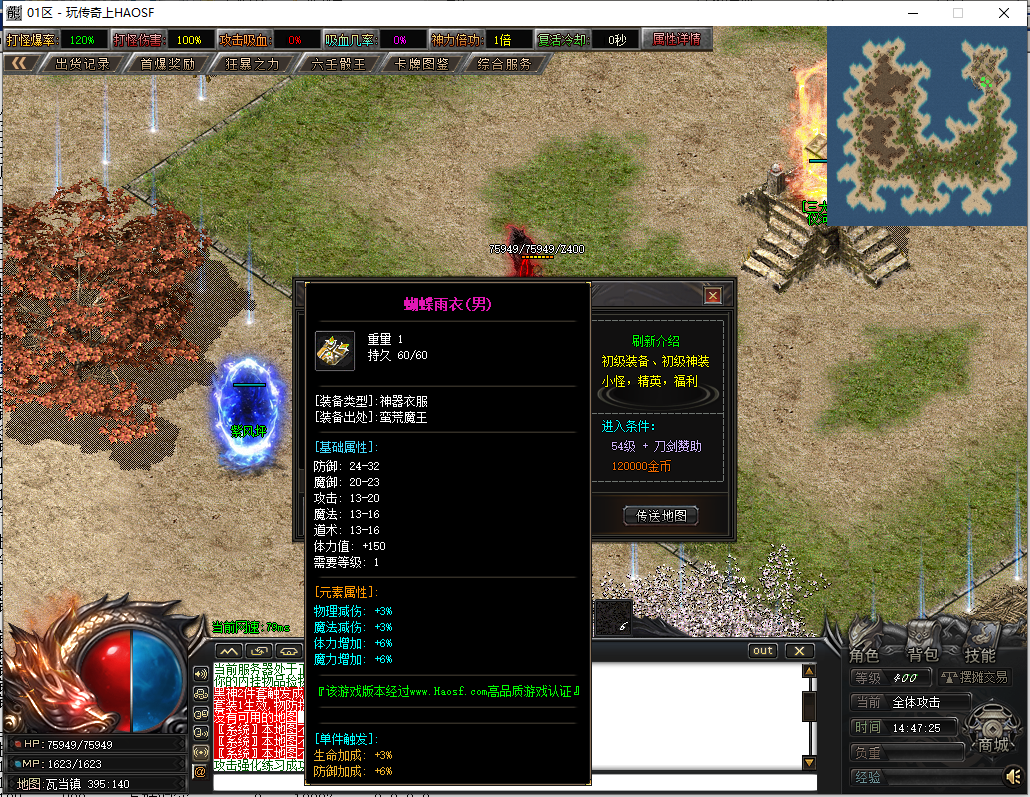1030x797 pixels.
Task: Open the 综合服务 general services menu
Action: click(x=504, y=64)
